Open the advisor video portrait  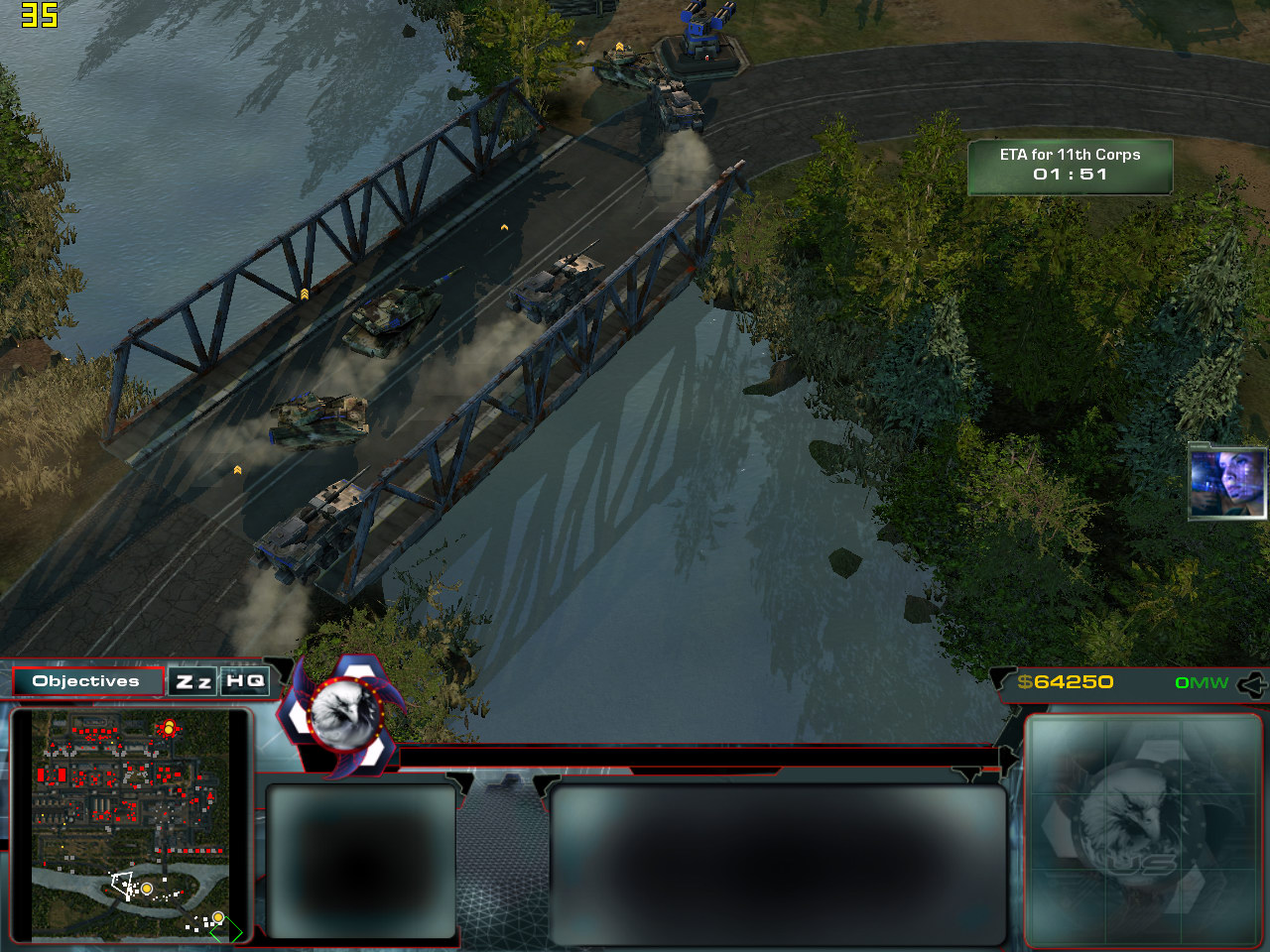(1227, 482)
